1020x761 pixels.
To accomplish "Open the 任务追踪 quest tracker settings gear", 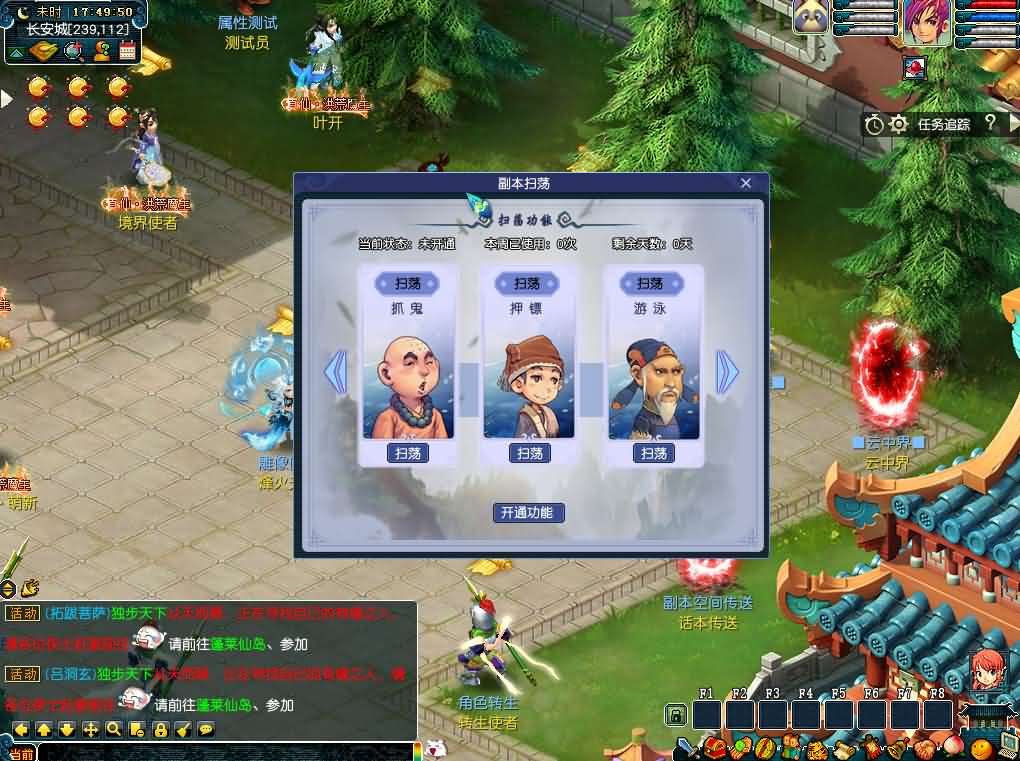I will click(898, 124).
